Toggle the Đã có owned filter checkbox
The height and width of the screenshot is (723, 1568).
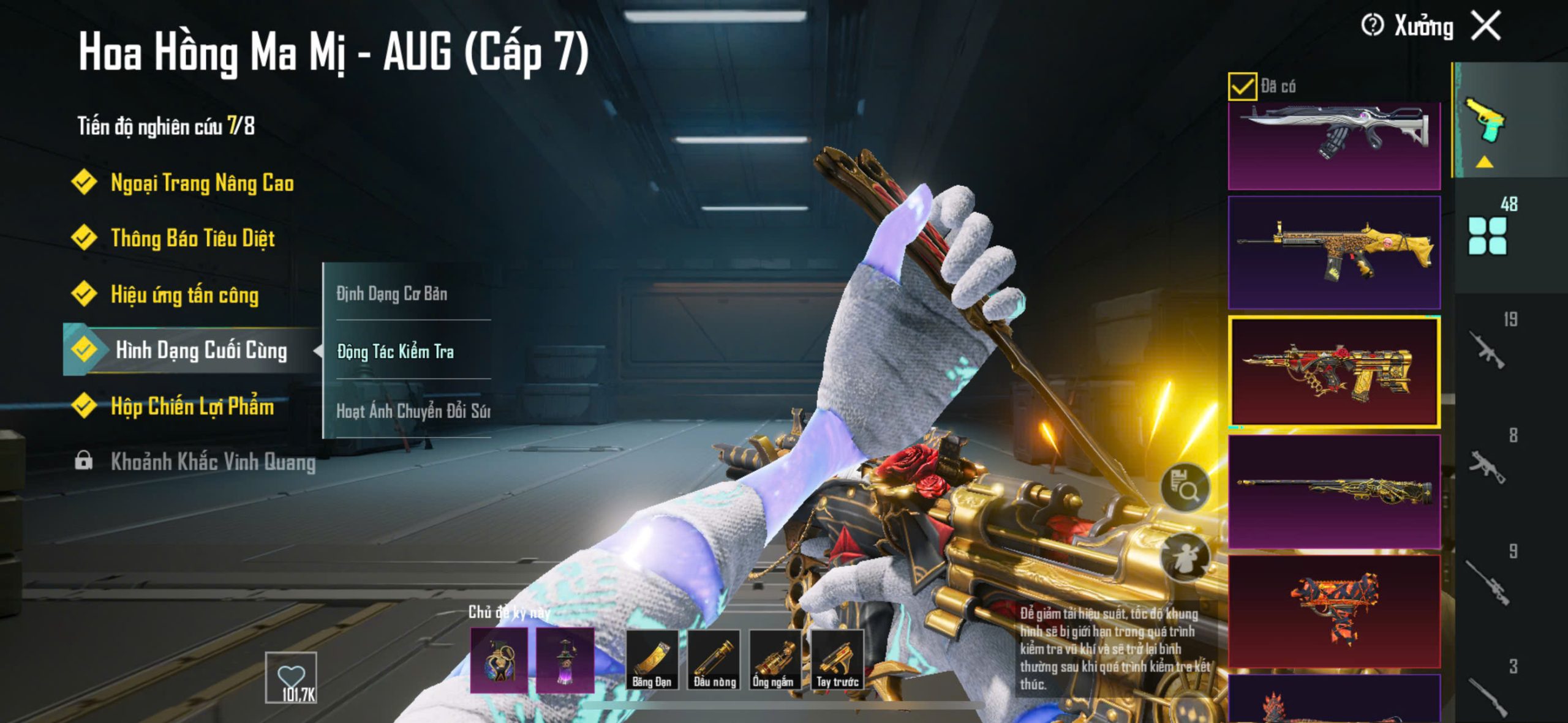click(1242, 86)
